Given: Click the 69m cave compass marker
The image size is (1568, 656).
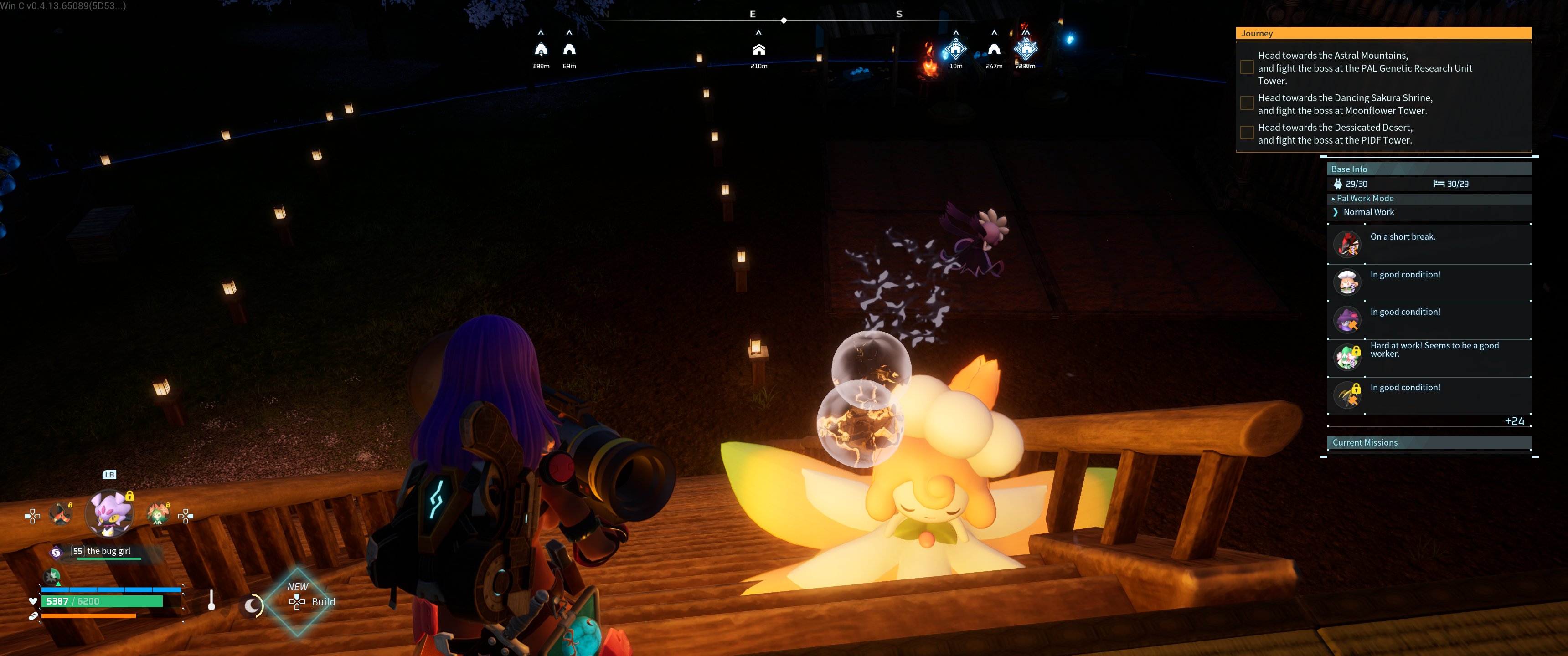Looking at the screenshot, I should 569,50.
